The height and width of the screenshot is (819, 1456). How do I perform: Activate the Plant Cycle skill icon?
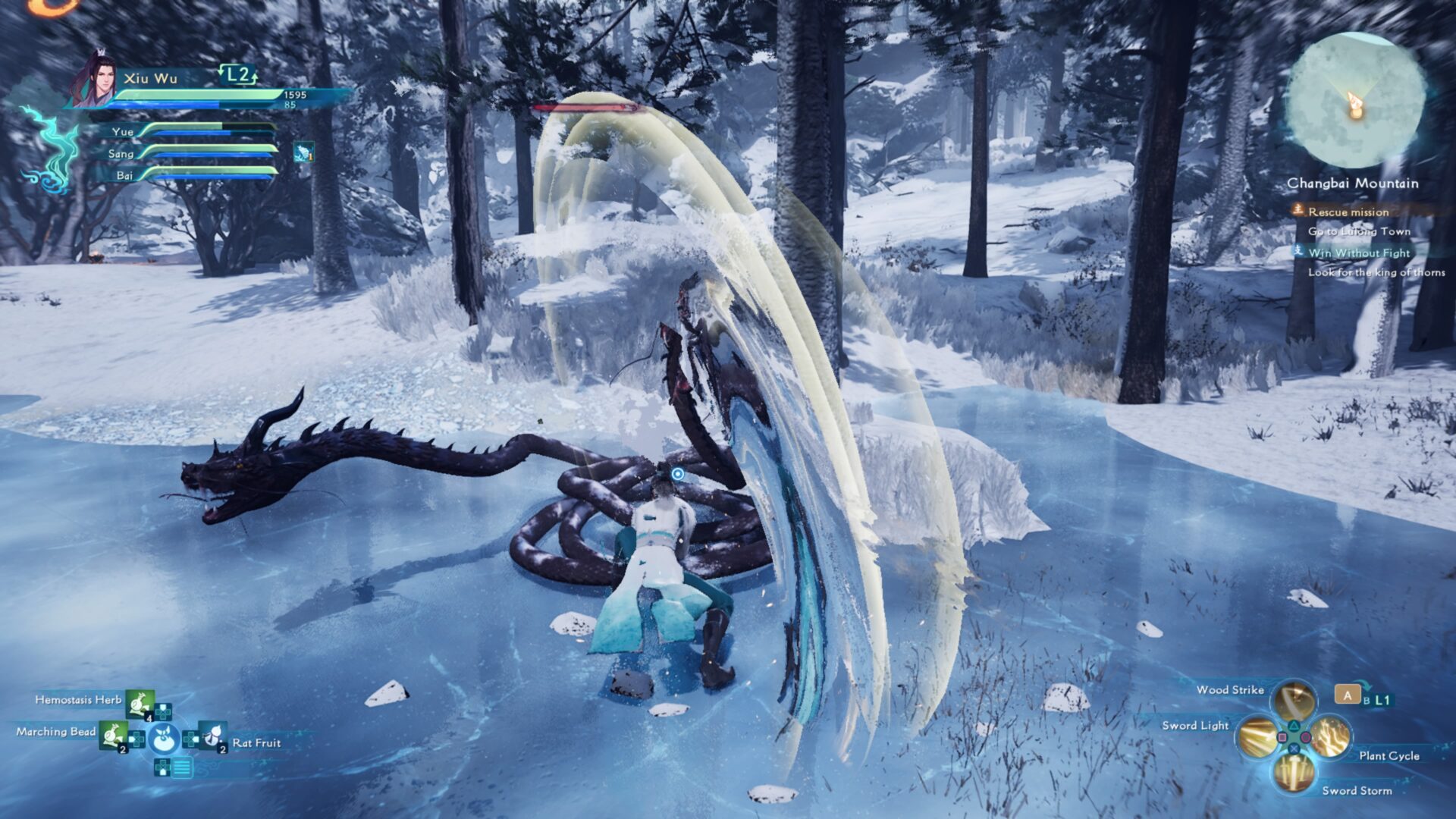(1332, 736)
